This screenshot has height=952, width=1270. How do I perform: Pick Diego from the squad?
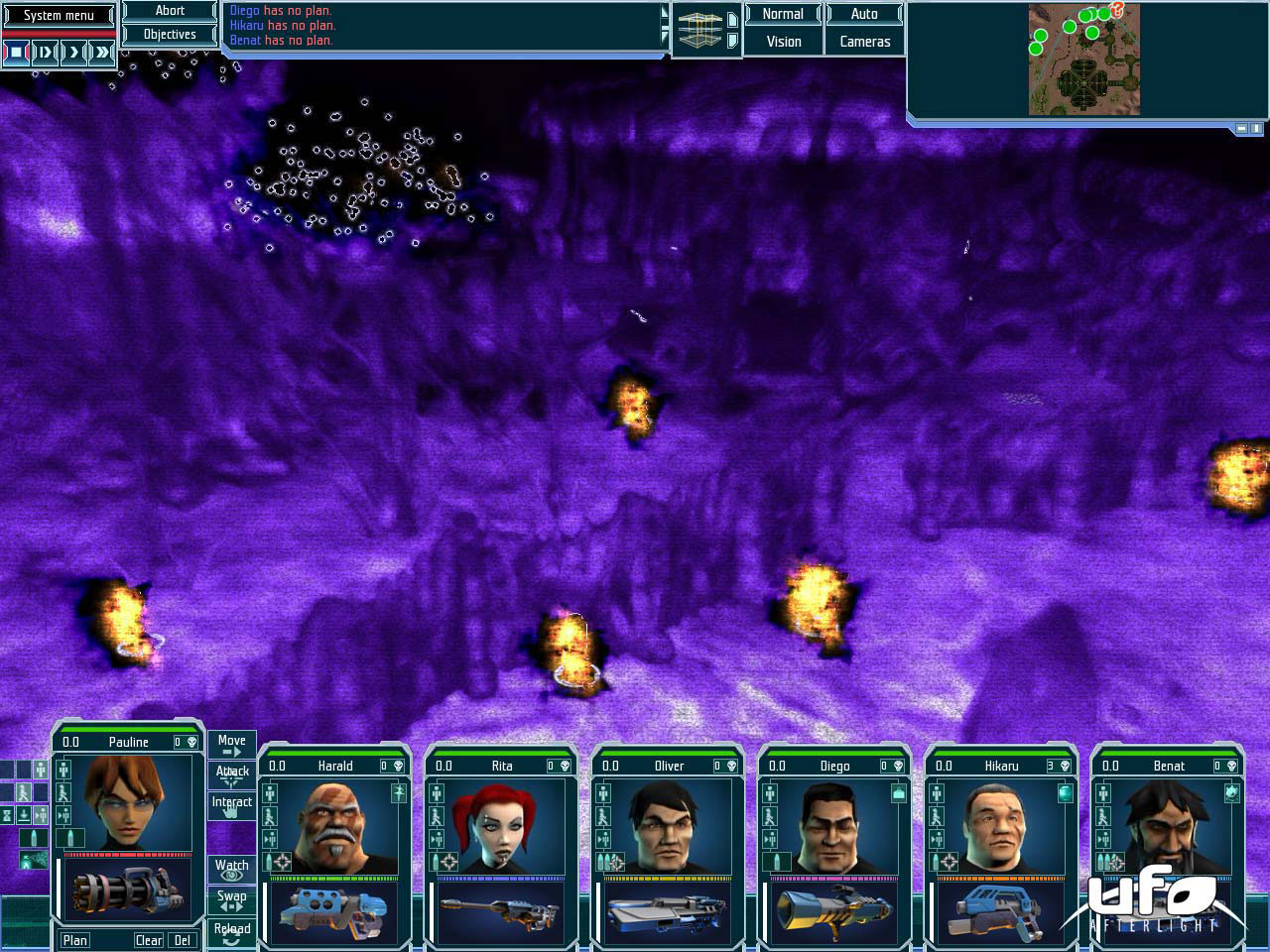(833, 823)
